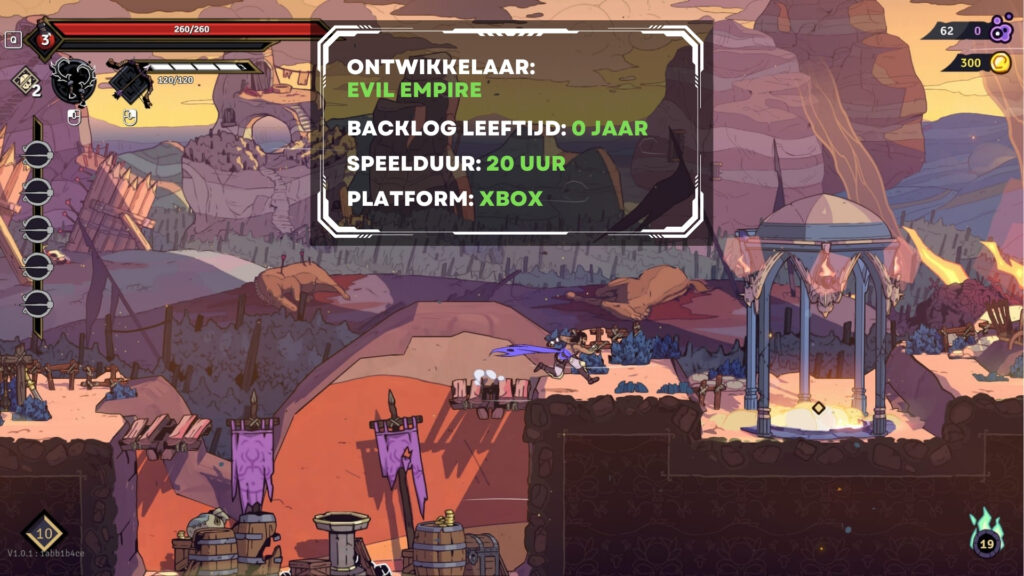Click the green flame icon showing 19
The height and width of the screenshot is (576, 1024).
point(986,535)
